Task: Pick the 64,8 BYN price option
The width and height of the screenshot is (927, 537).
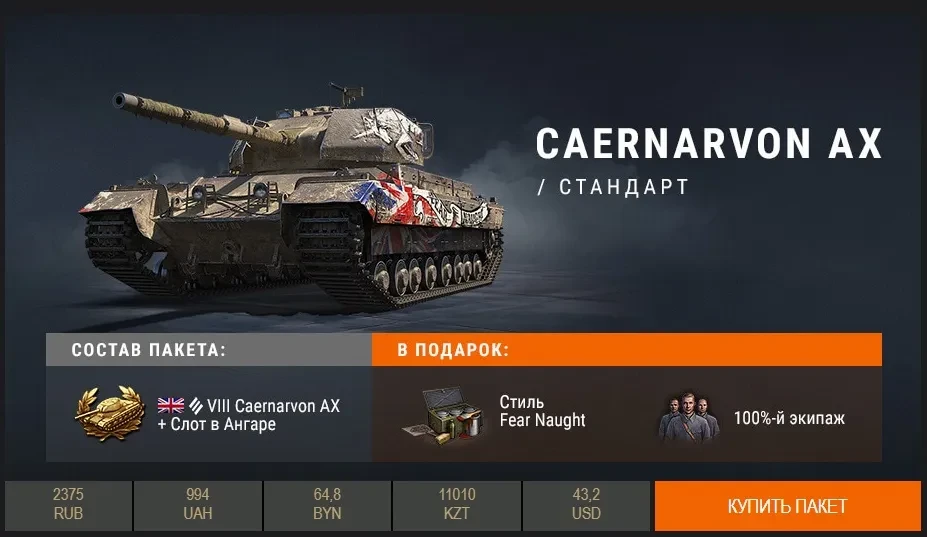Action: point(327,505)
